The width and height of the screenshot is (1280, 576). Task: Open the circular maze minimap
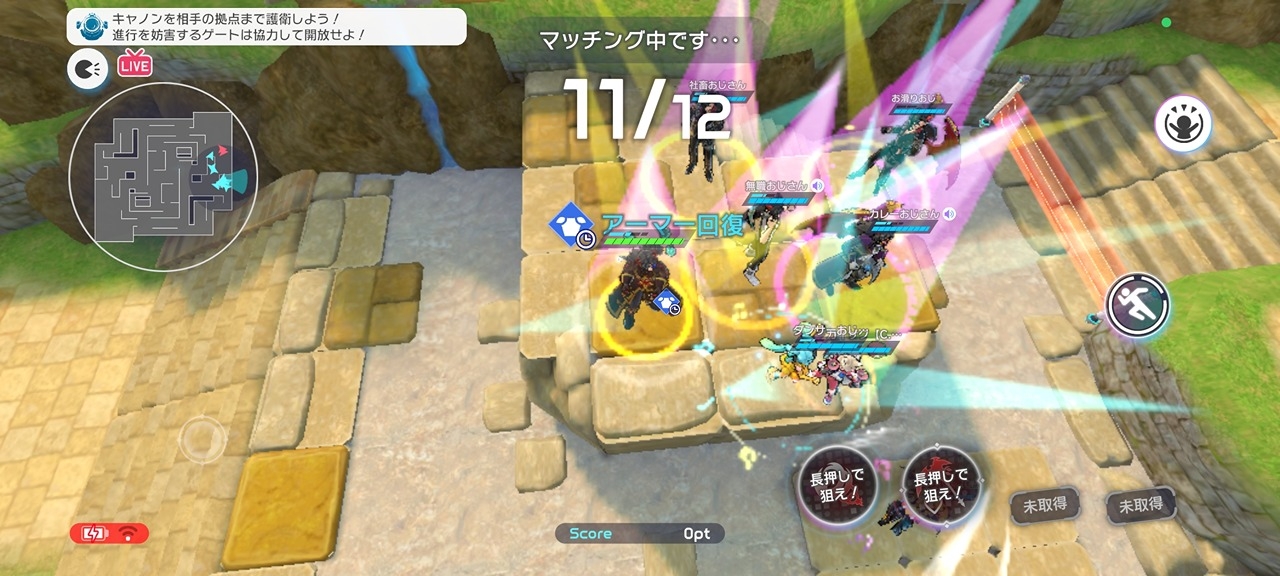click(x=163, y=177)
